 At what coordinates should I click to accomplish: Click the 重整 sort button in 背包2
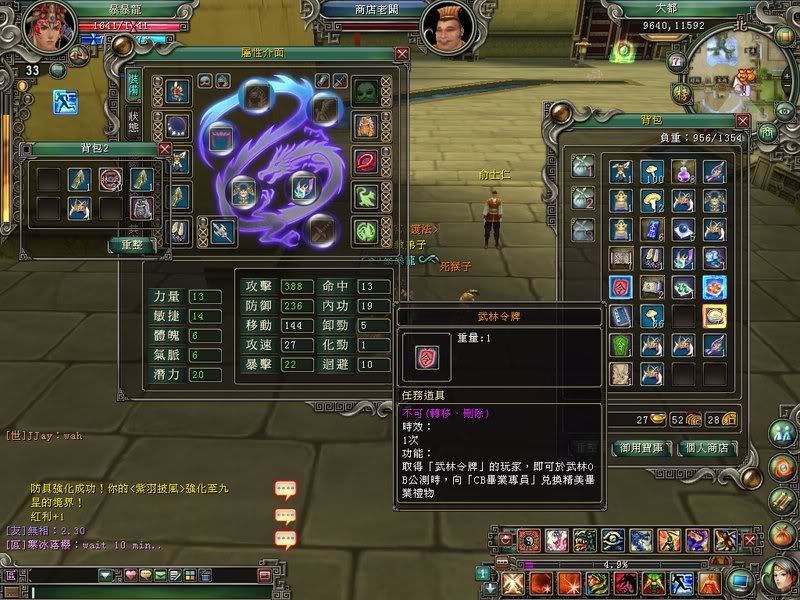(x=132, y=244)
